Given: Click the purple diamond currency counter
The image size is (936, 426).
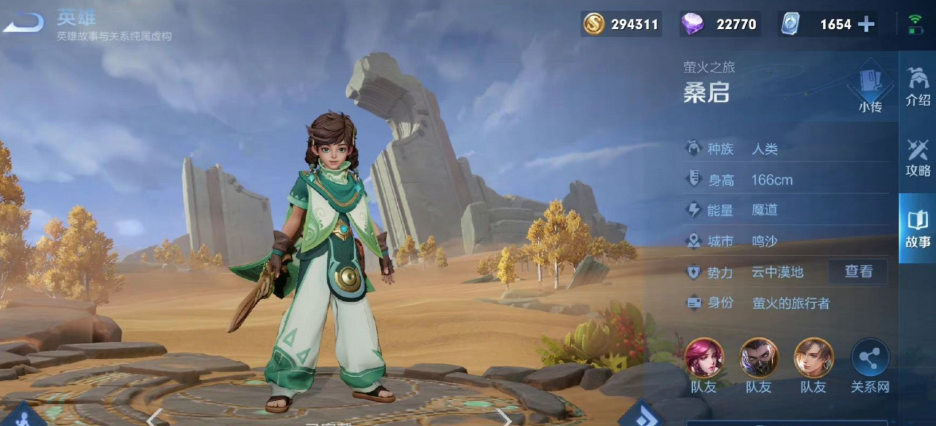Looking at the screenshot, I should pos(720,24).
